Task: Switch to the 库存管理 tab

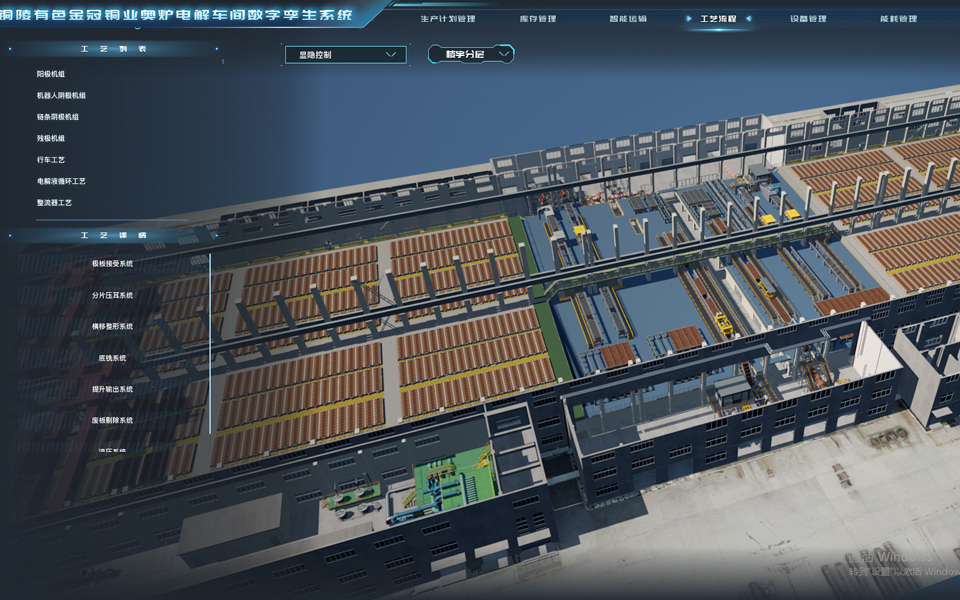Action: pyautogui.click(x=538, y=19)
